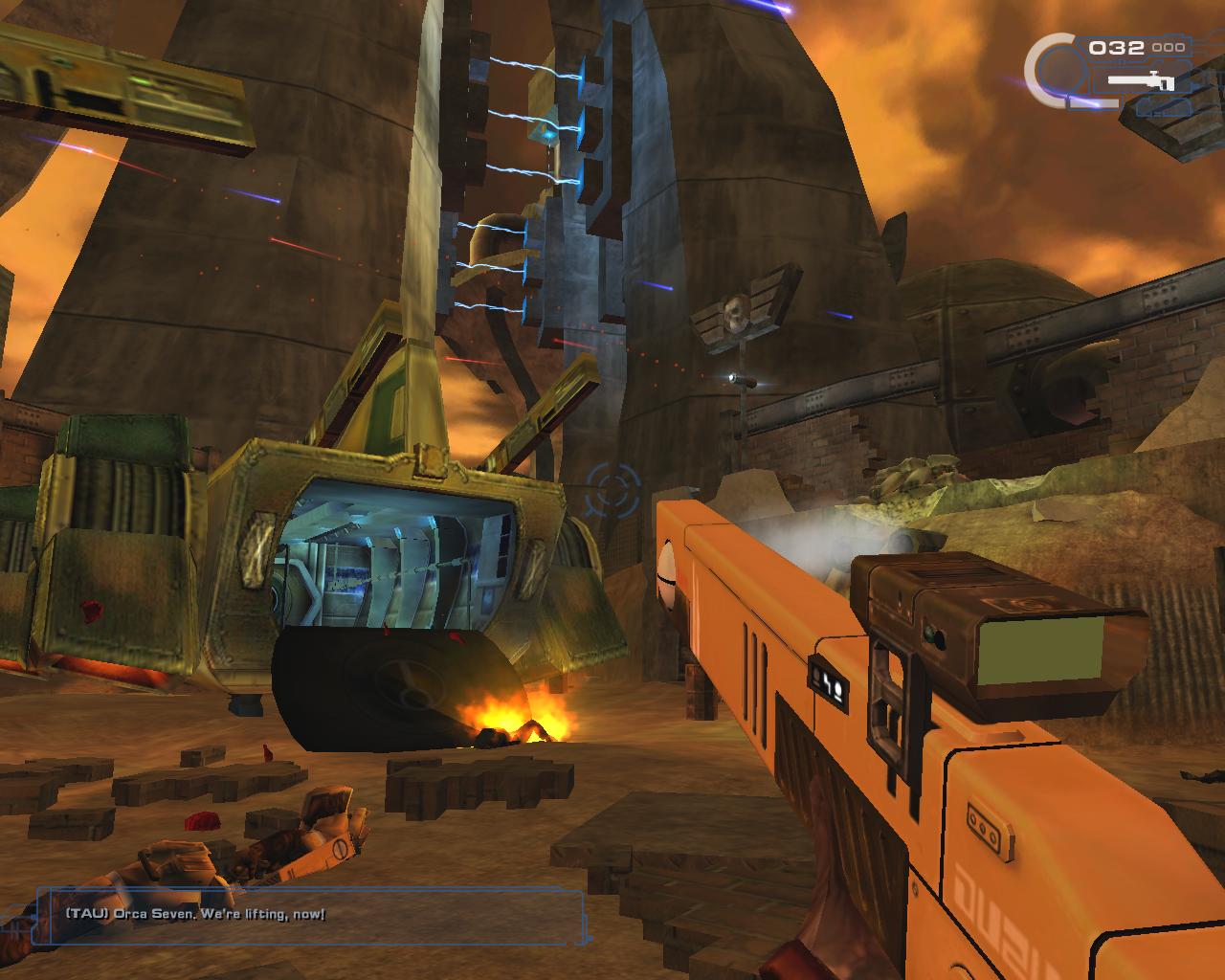Click the green indicator light on the pistol scope
Image resolution: width=1225 pixels, height=980 pixels.
(931, 633)
